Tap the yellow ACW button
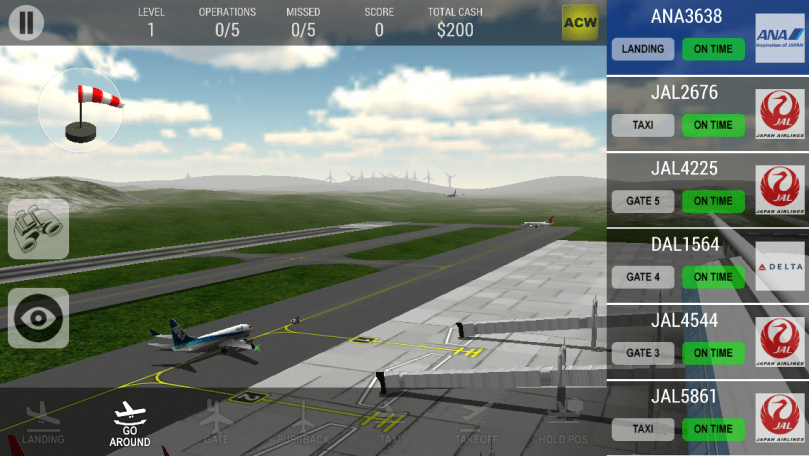This screenshot has width=809, height=456. (x=580, y=22)
